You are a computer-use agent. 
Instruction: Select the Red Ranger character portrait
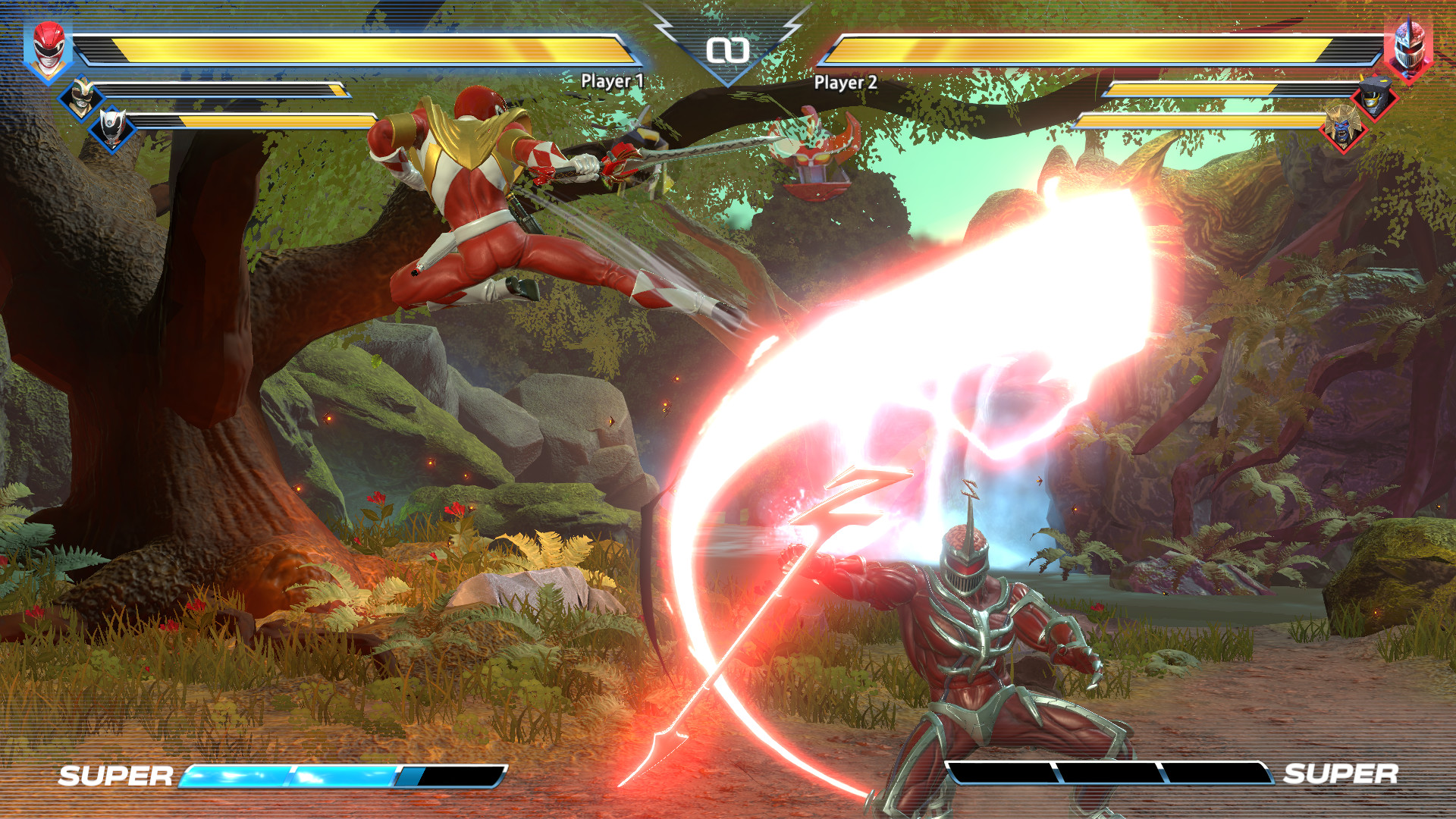click(49, 44)
